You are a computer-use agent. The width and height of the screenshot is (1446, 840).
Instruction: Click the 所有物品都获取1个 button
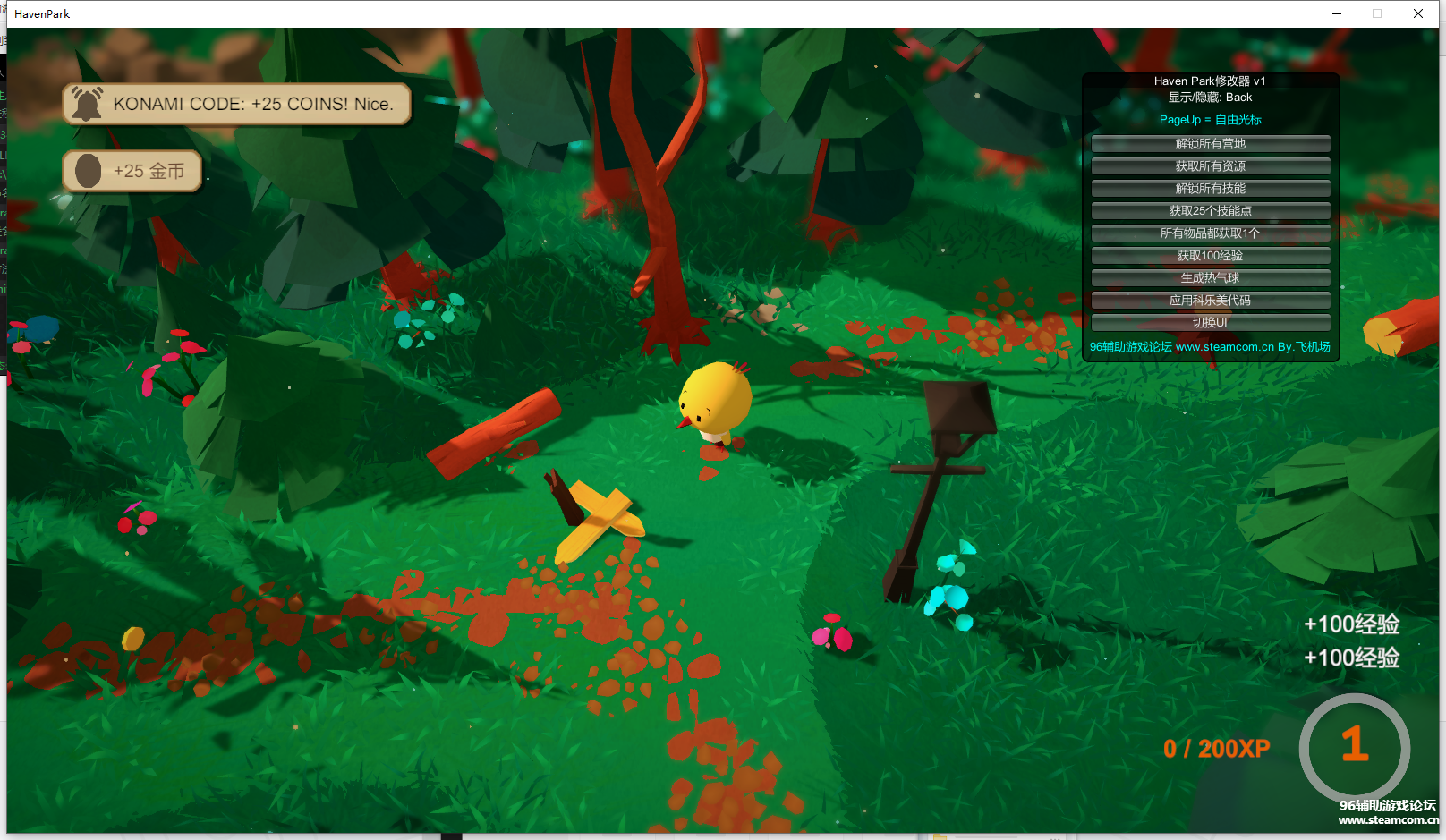pyautogui.click(x=1210, y=233)
